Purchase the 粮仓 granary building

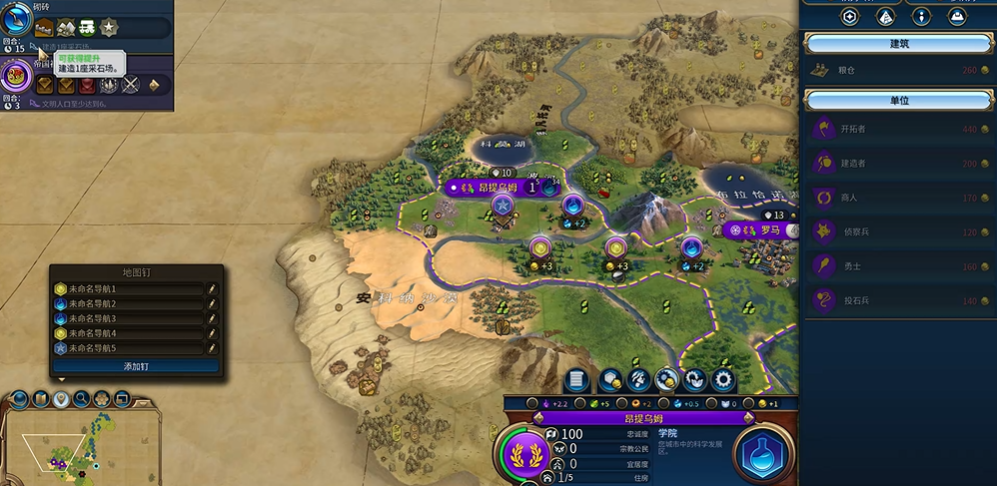(x=898, y=70)
